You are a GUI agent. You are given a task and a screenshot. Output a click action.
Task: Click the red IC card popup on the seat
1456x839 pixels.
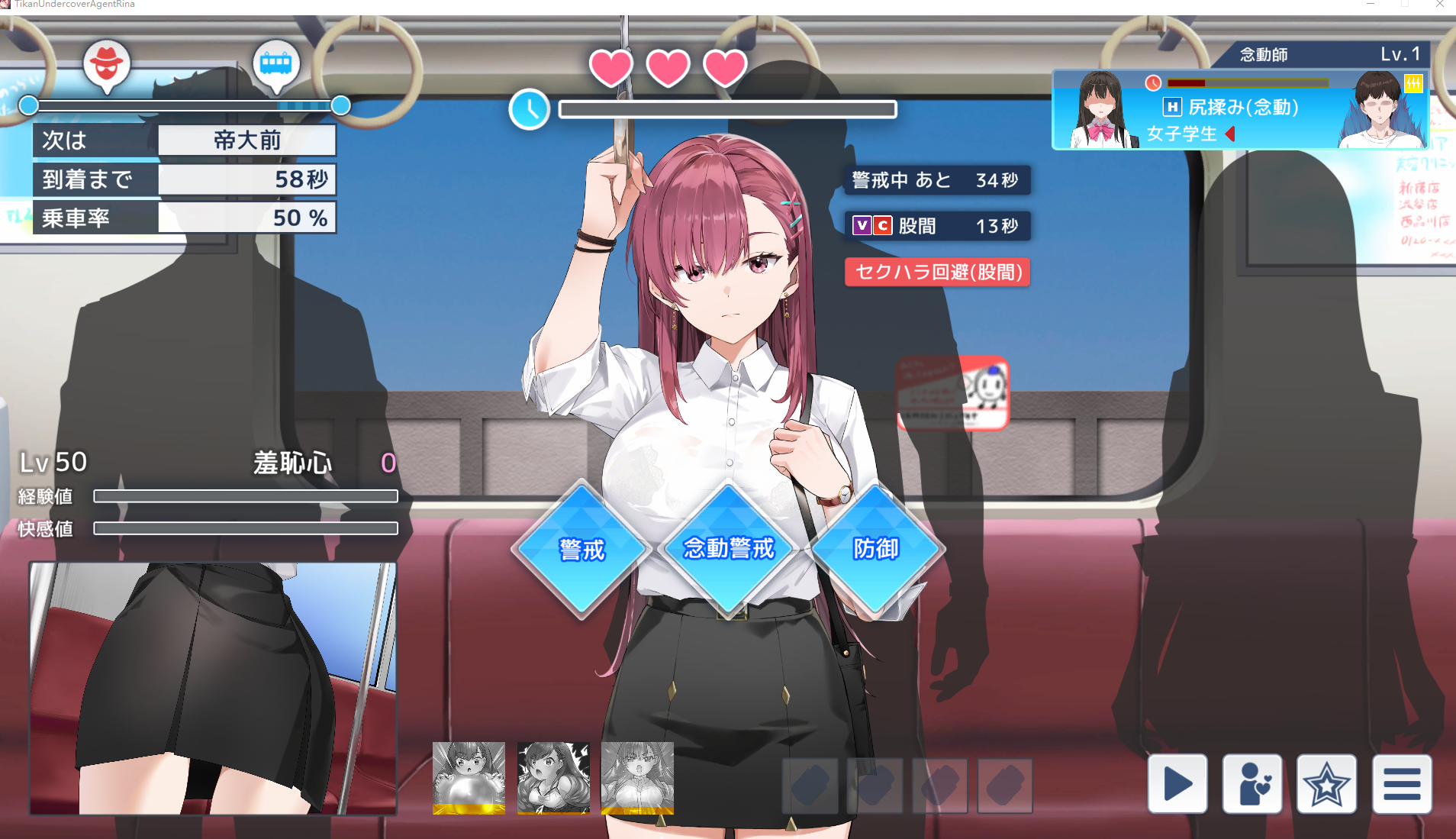[951, 394]
